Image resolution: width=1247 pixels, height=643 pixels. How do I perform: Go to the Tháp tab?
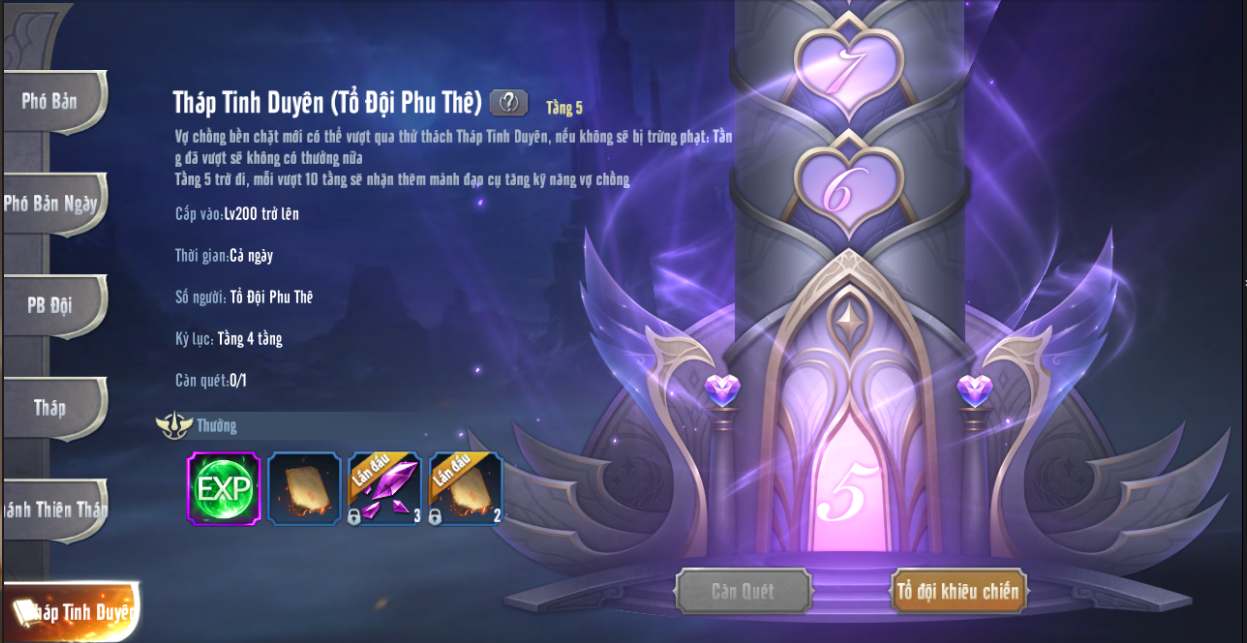[x=52, y=407]
